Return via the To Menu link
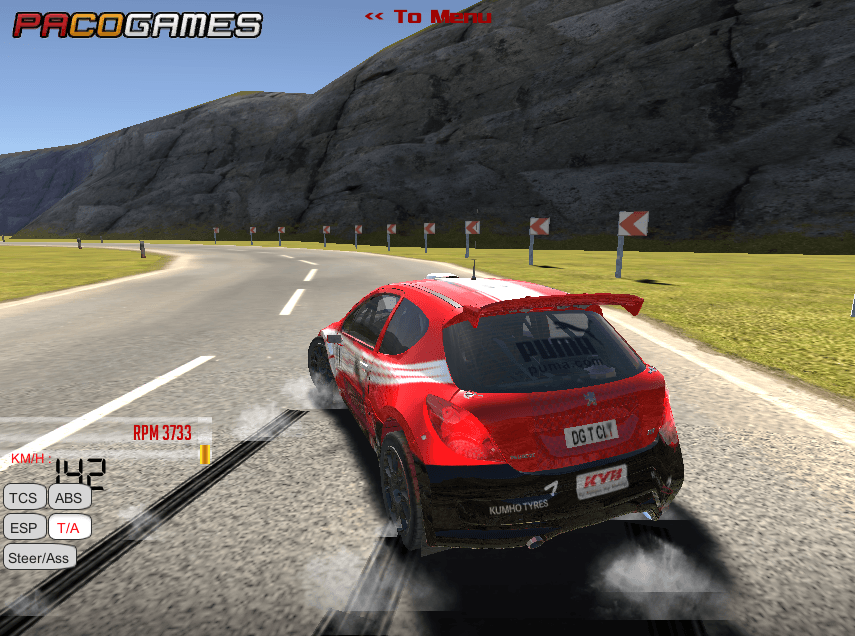The width and height of the screenshot is (855, 636). (428, 17)
